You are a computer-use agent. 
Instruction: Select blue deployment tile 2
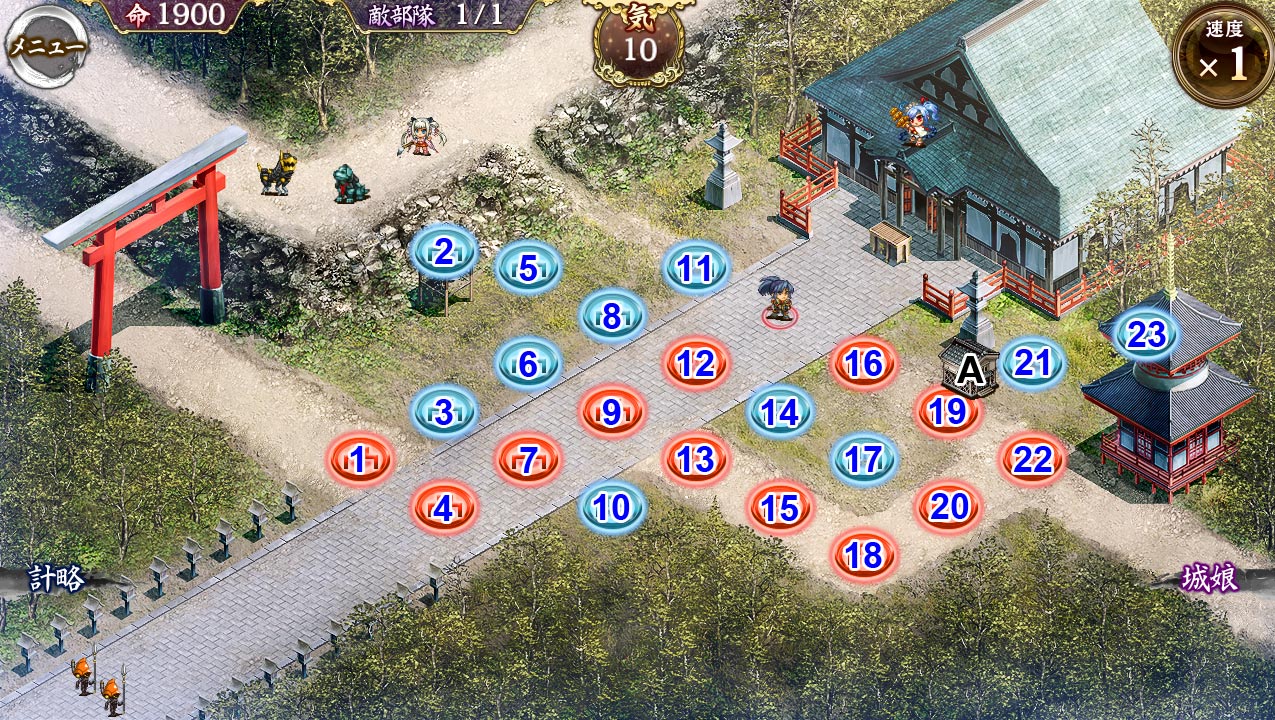point(444,253)
